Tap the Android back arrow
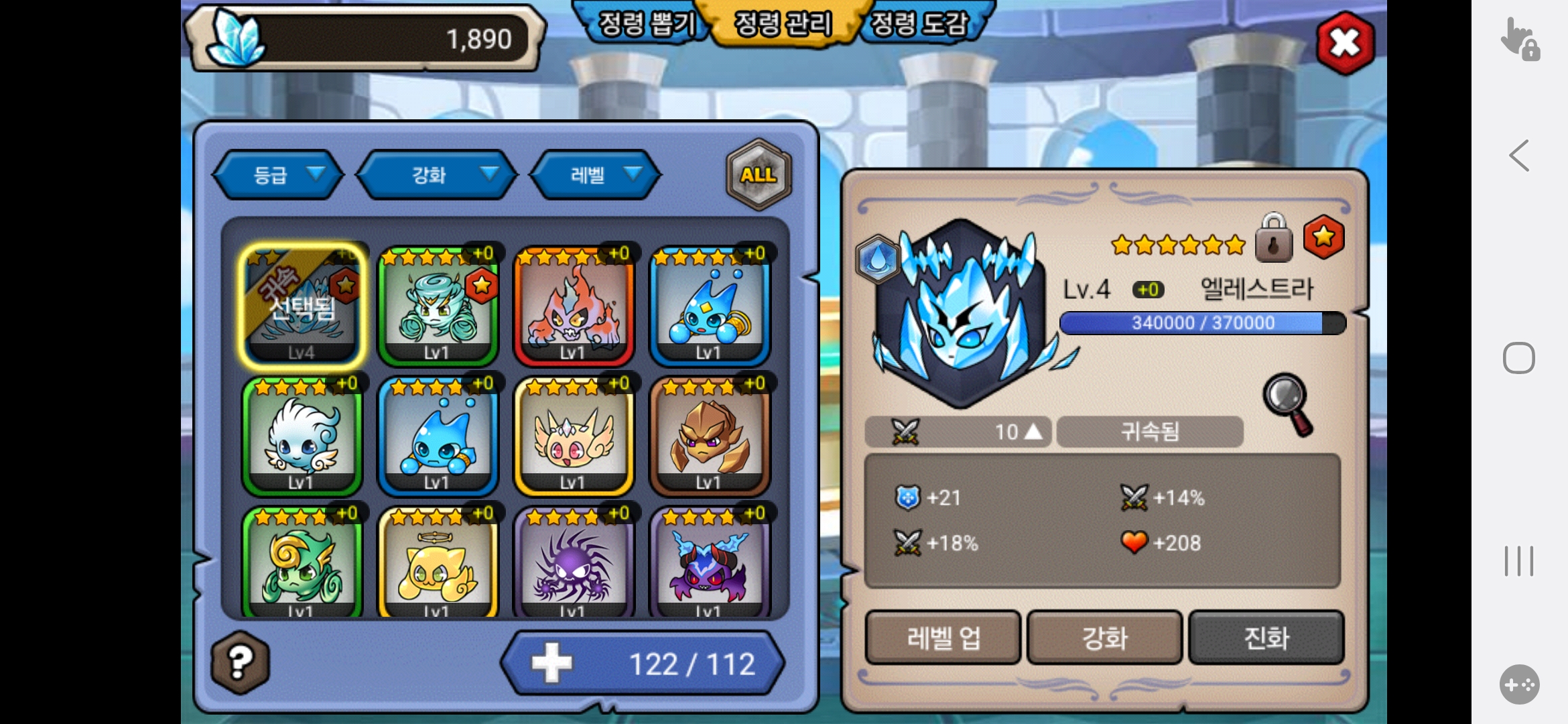 (1518, 156)
